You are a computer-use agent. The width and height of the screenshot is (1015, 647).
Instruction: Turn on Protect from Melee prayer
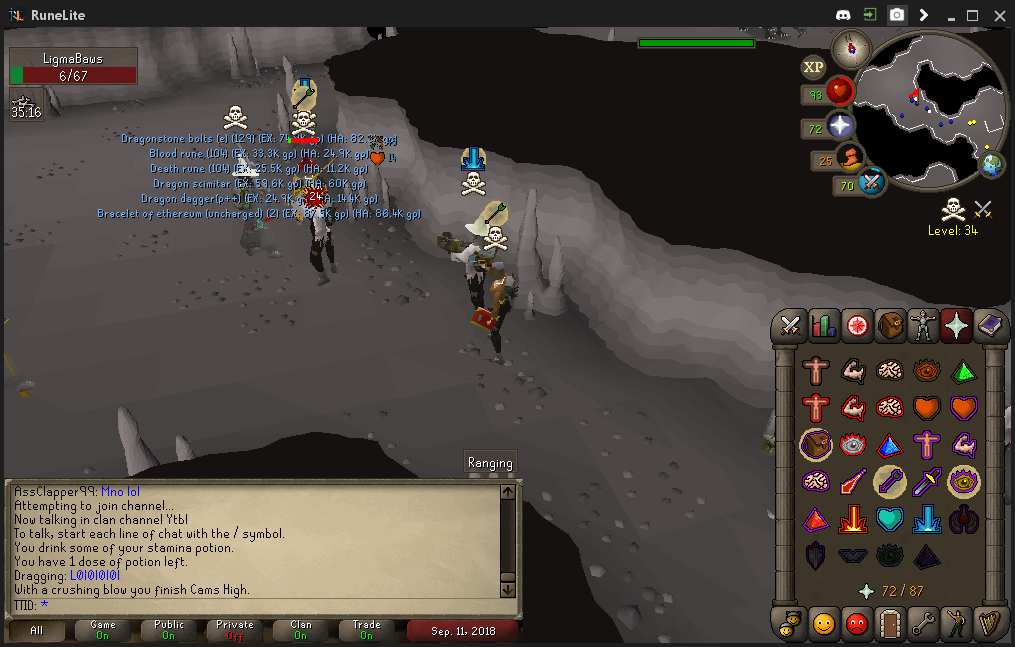pyautogui.click(x=928, y=482)
